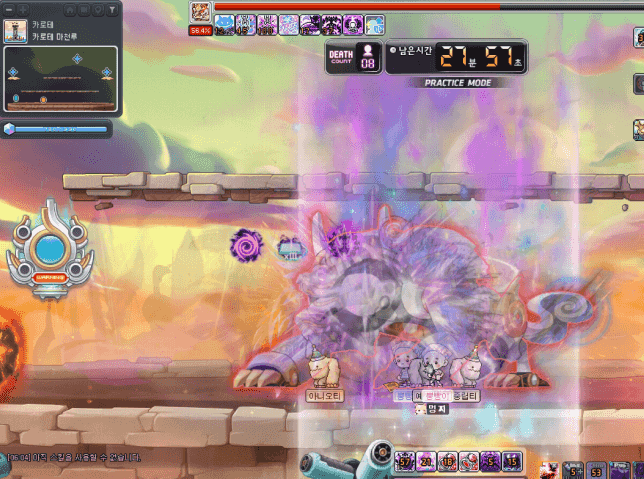Image resolution: width=644 pixels, height=479 pixels.
Task: Click the boss portrait beside the HP bar
Action: [199, 9]
